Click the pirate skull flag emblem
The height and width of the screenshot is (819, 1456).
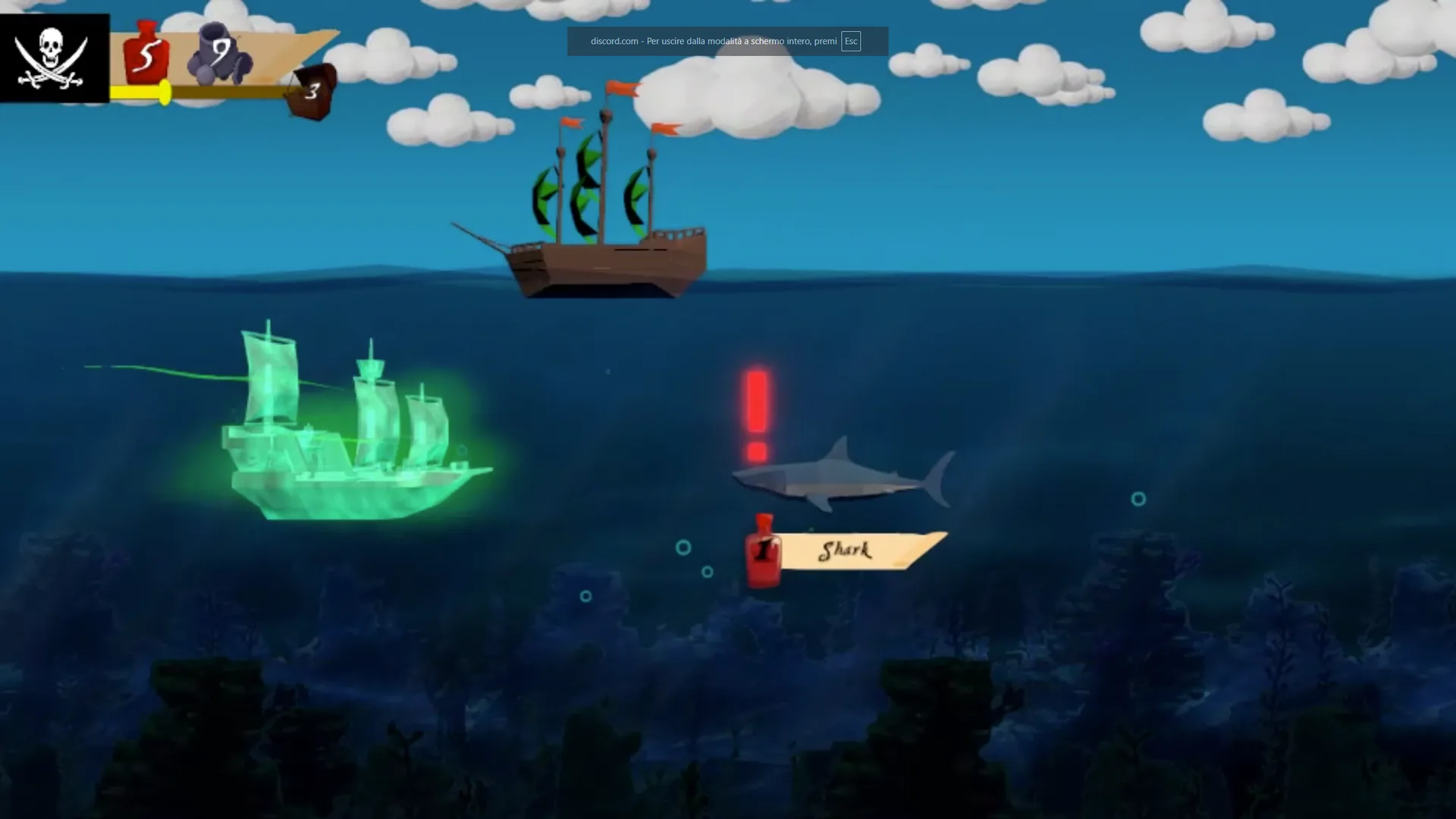[x=52, y=53]
